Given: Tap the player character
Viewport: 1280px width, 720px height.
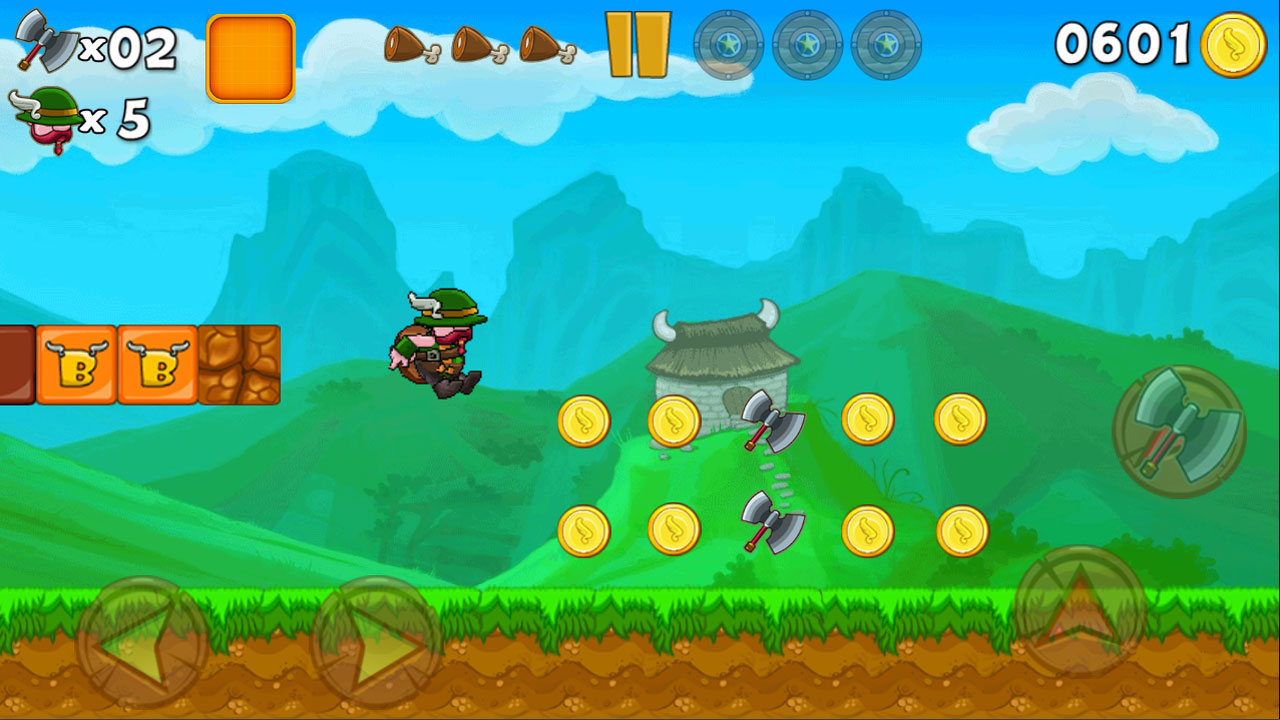Looking at the screenshot, I should 435,340.
